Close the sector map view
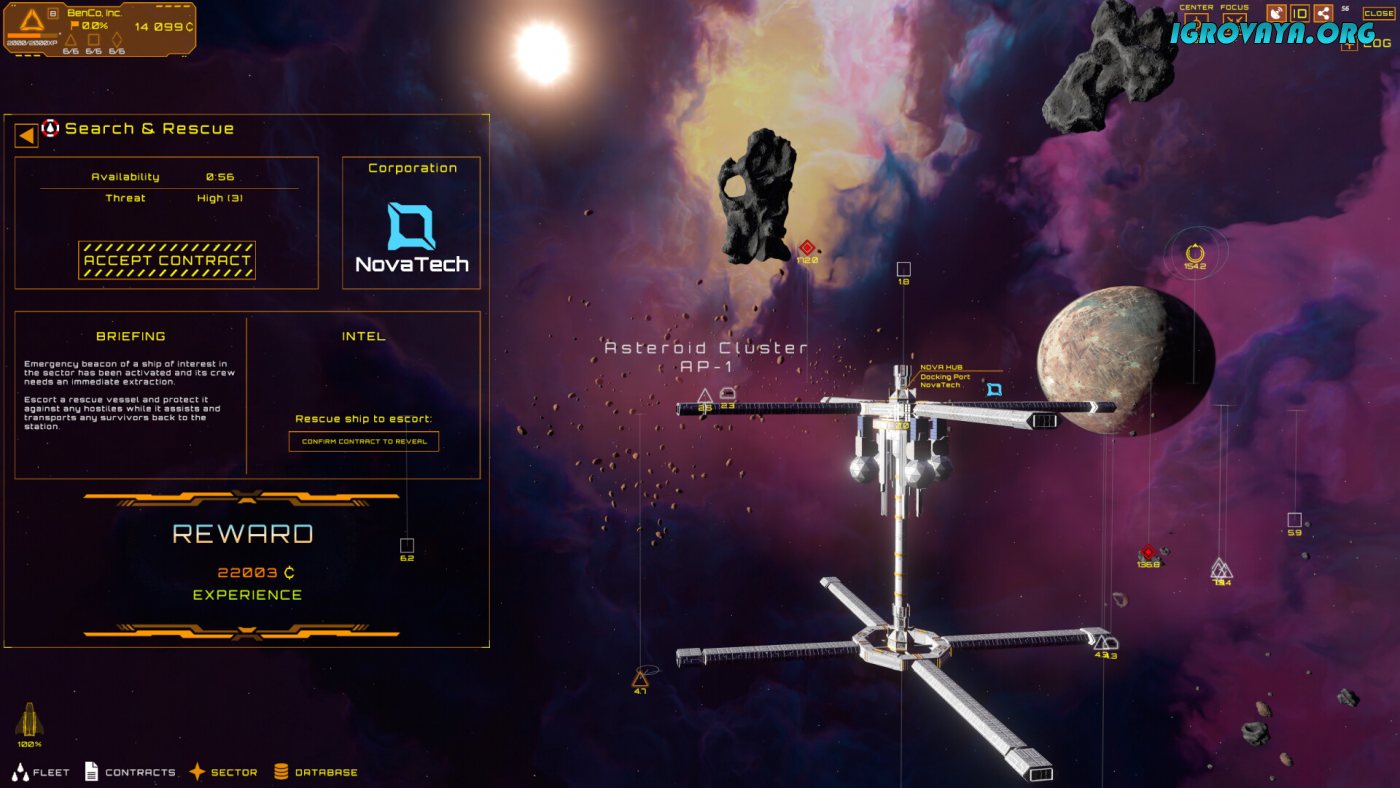Screen dimensions: 1400x788 point(1378,14)
